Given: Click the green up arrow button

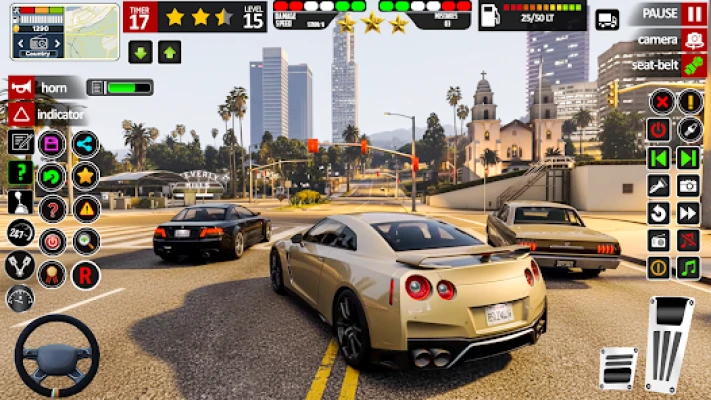Looking at the screenshot, I should pos(169,52).
